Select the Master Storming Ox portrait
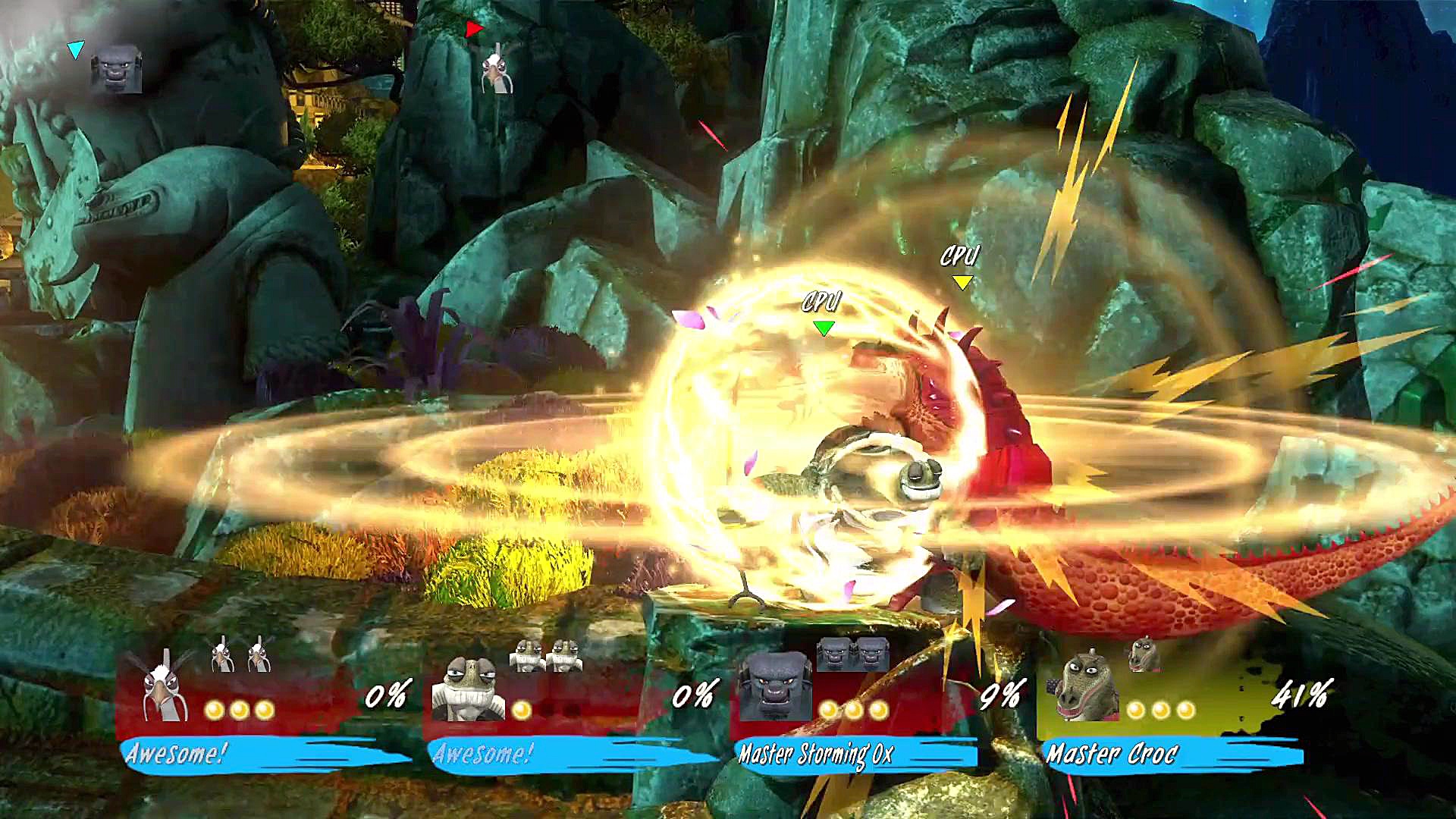 [x=774, y=687]
